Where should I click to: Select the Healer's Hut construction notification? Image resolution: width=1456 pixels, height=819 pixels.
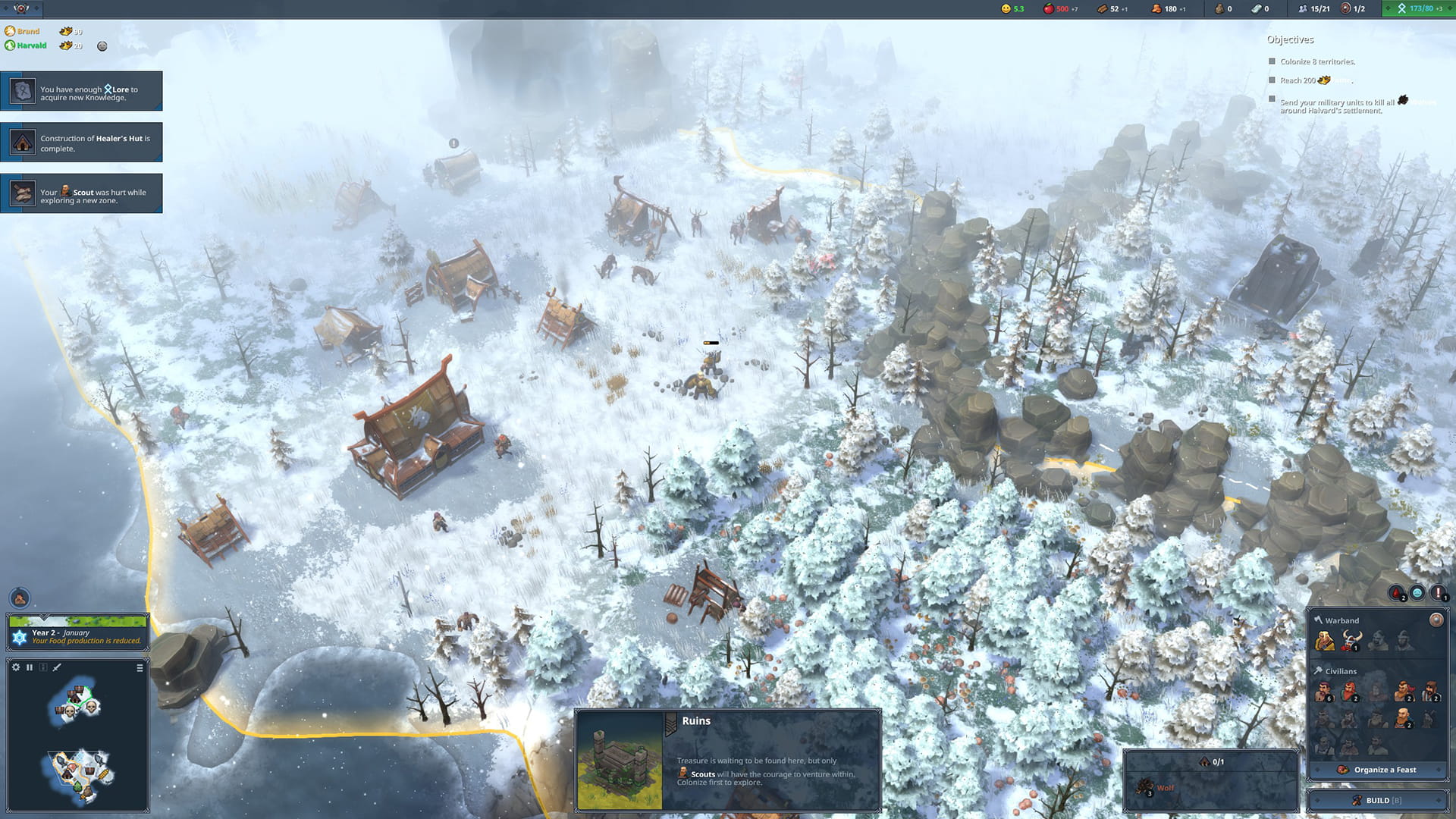click(81, 143)
